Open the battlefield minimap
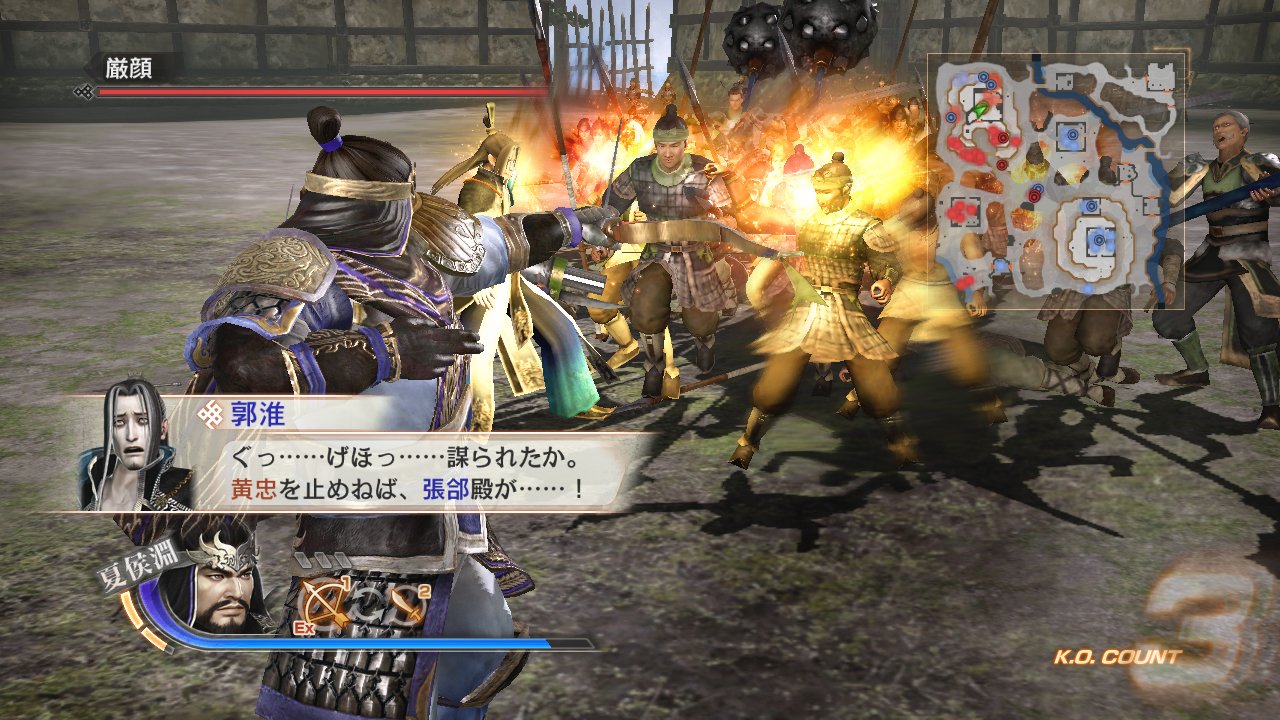The width and height of the screenshot is (1280, 720). point(1056,181)
